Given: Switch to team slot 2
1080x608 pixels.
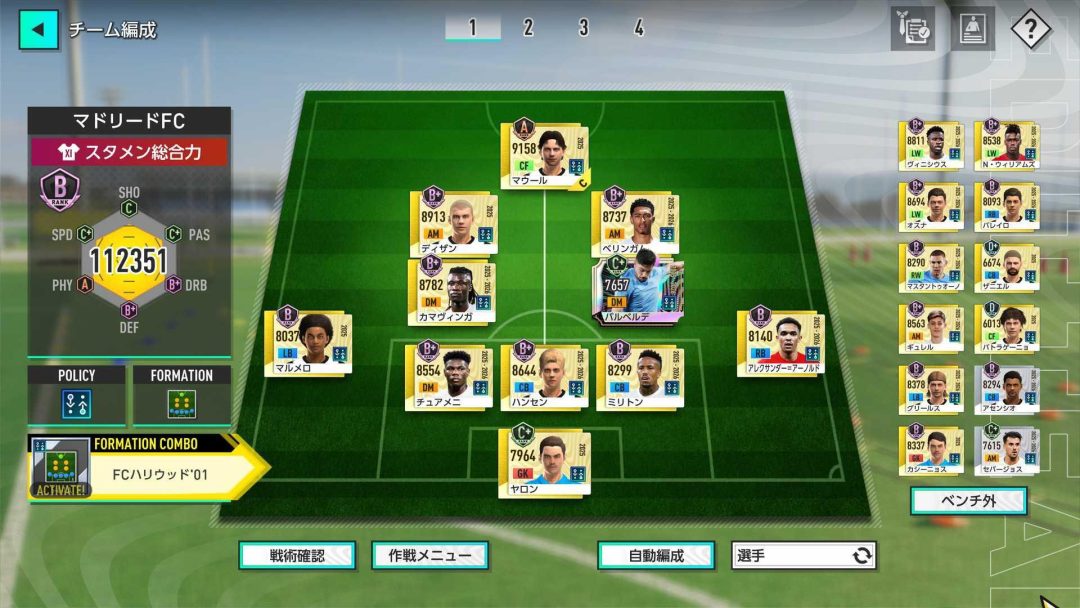Looking at the screenshot, I should click(x=528, y=28).
